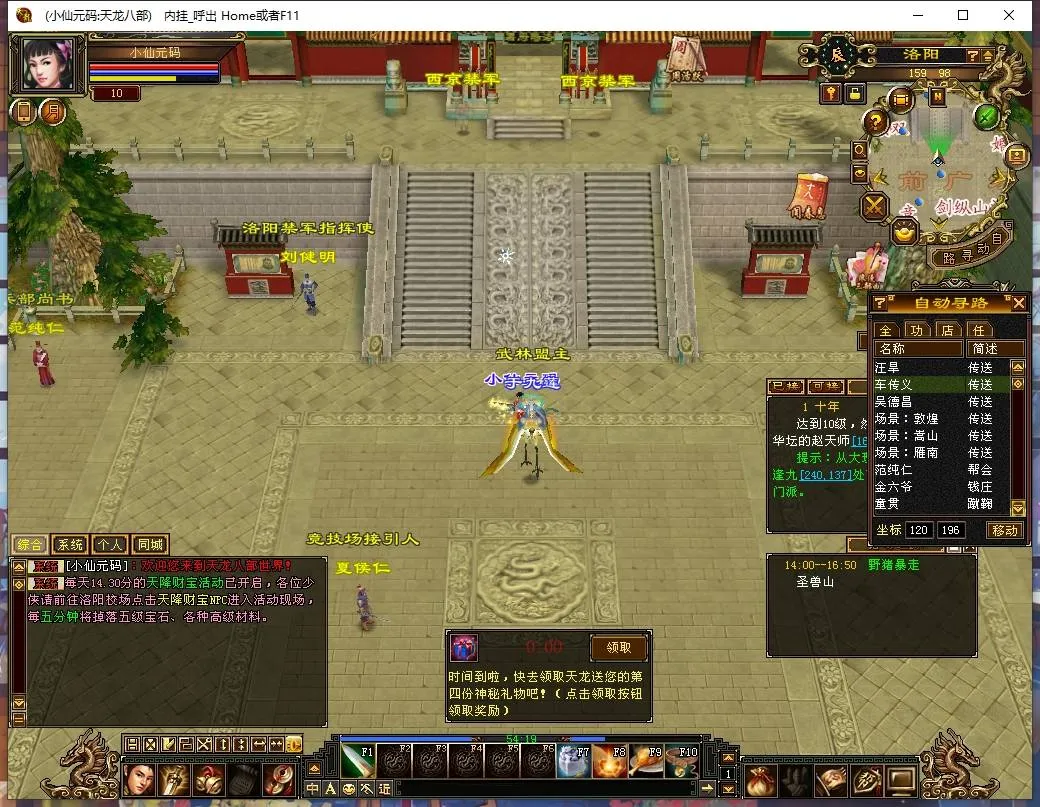
Task: Click the round question mark minimap button
Action: (876, 123)
